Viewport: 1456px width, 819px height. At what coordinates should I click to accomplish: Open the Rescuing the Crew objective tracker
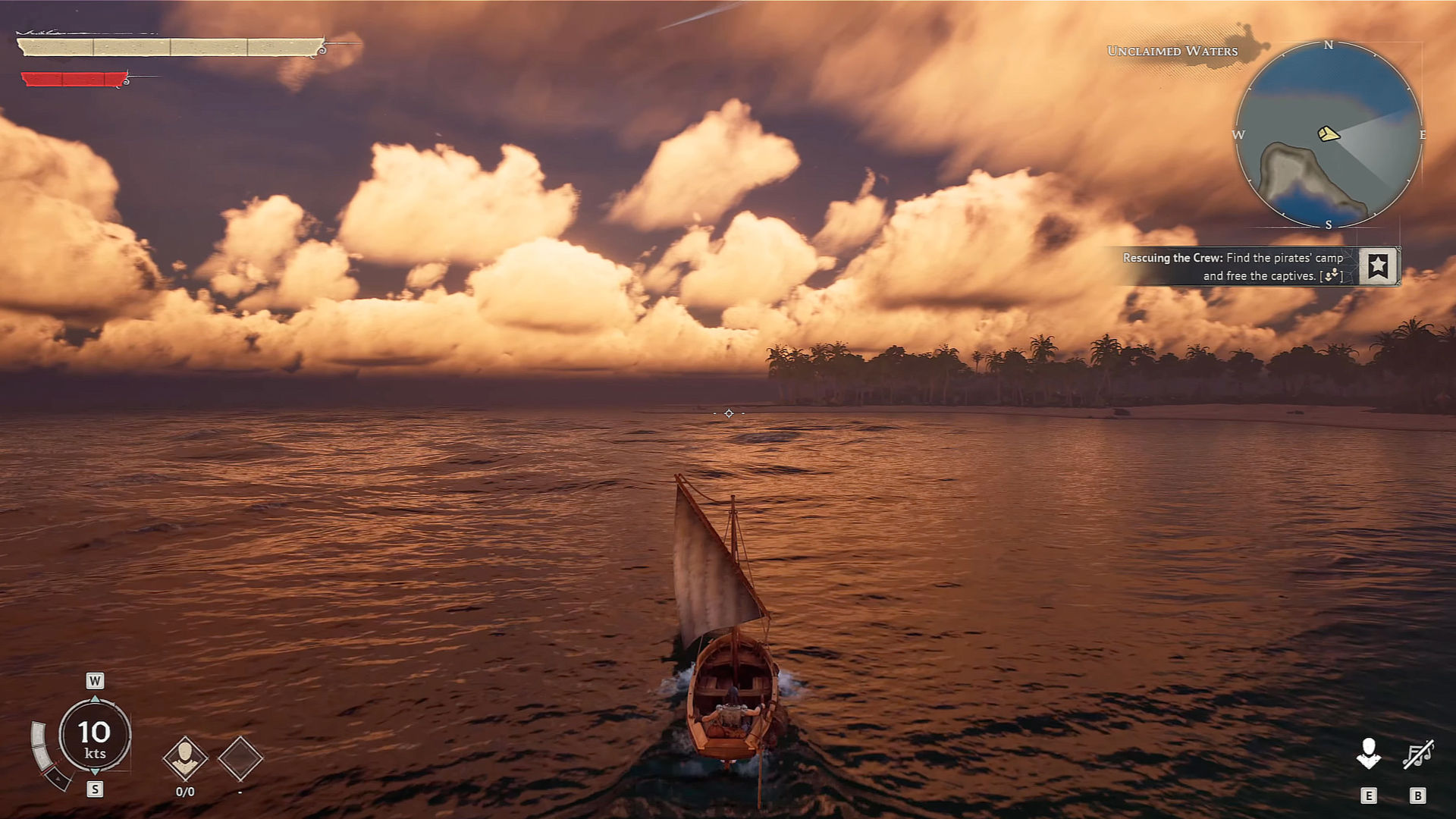point(1233,267)
